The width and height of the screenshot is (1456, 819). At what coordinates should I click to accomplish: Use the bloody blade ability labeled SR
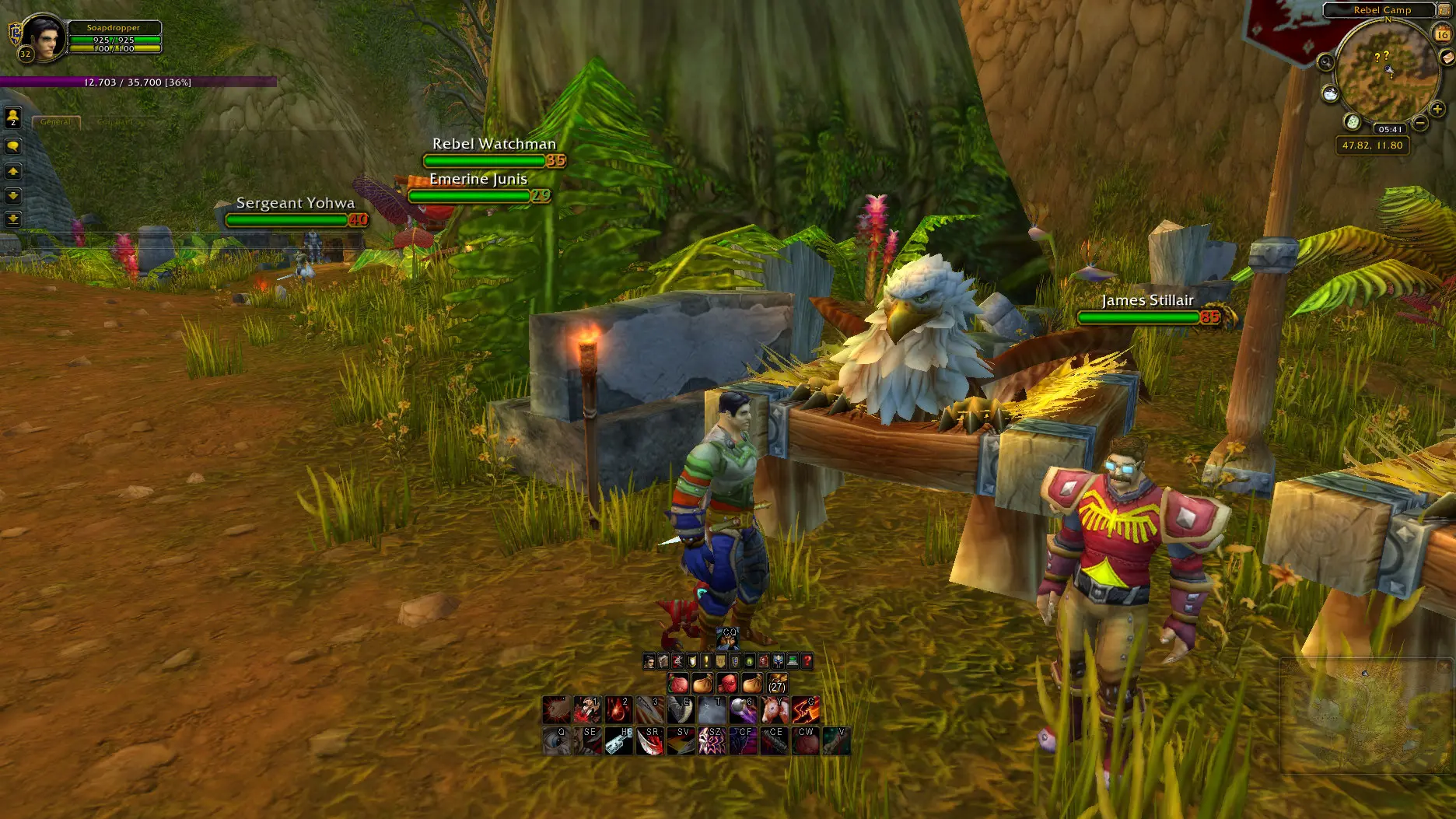[649, 740]
